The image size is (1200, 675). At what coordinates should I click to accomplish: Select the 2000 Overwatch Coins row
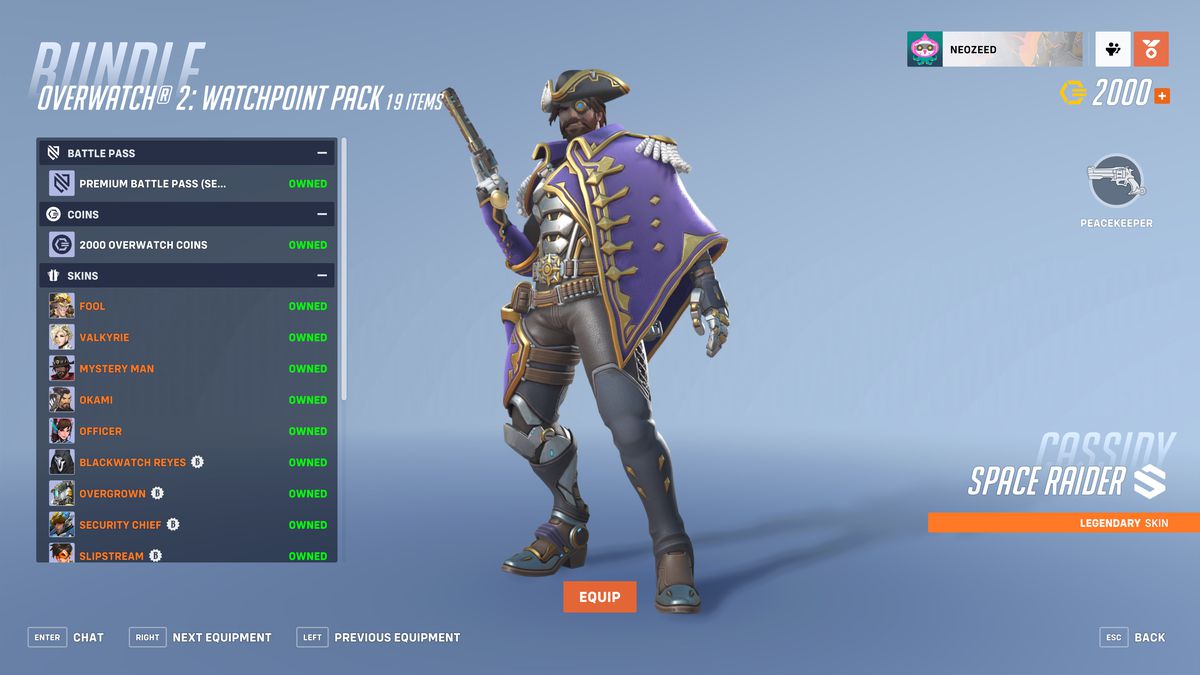point(187,245)
